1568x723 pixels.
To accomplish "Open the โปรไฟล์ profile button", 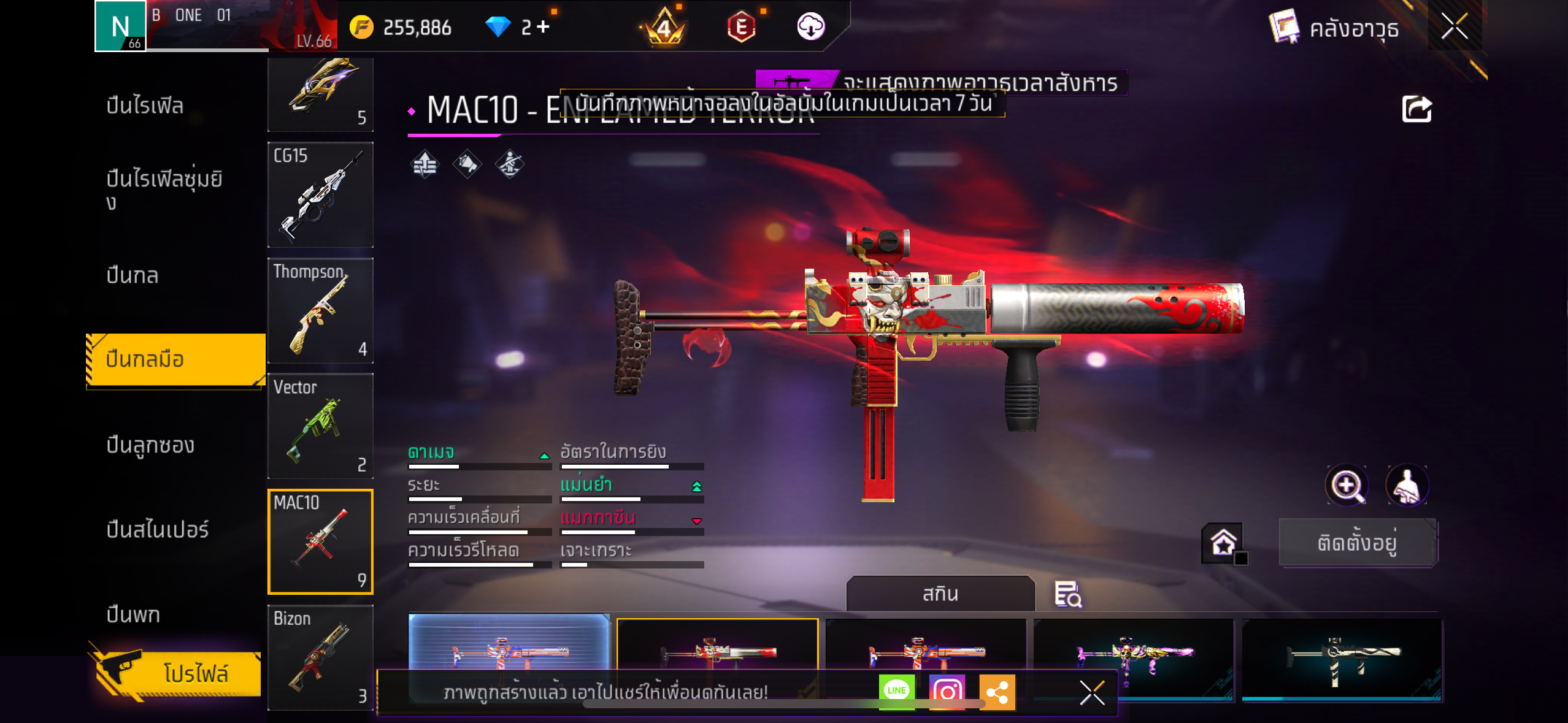I will (x=178, y=673).
